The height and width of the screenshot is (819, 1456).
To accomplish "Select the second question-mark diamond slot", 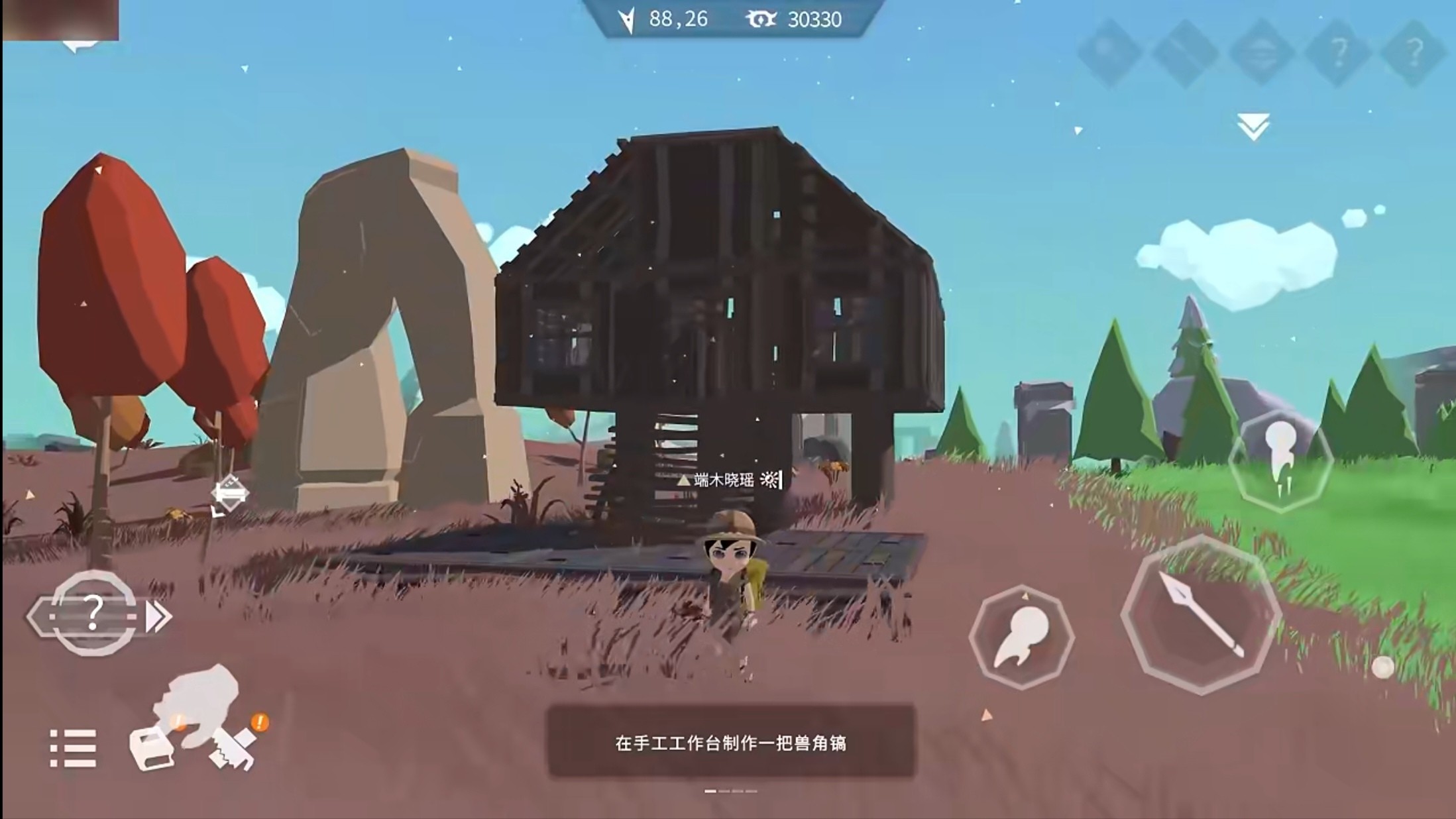I will click(x=1416, y=50).
